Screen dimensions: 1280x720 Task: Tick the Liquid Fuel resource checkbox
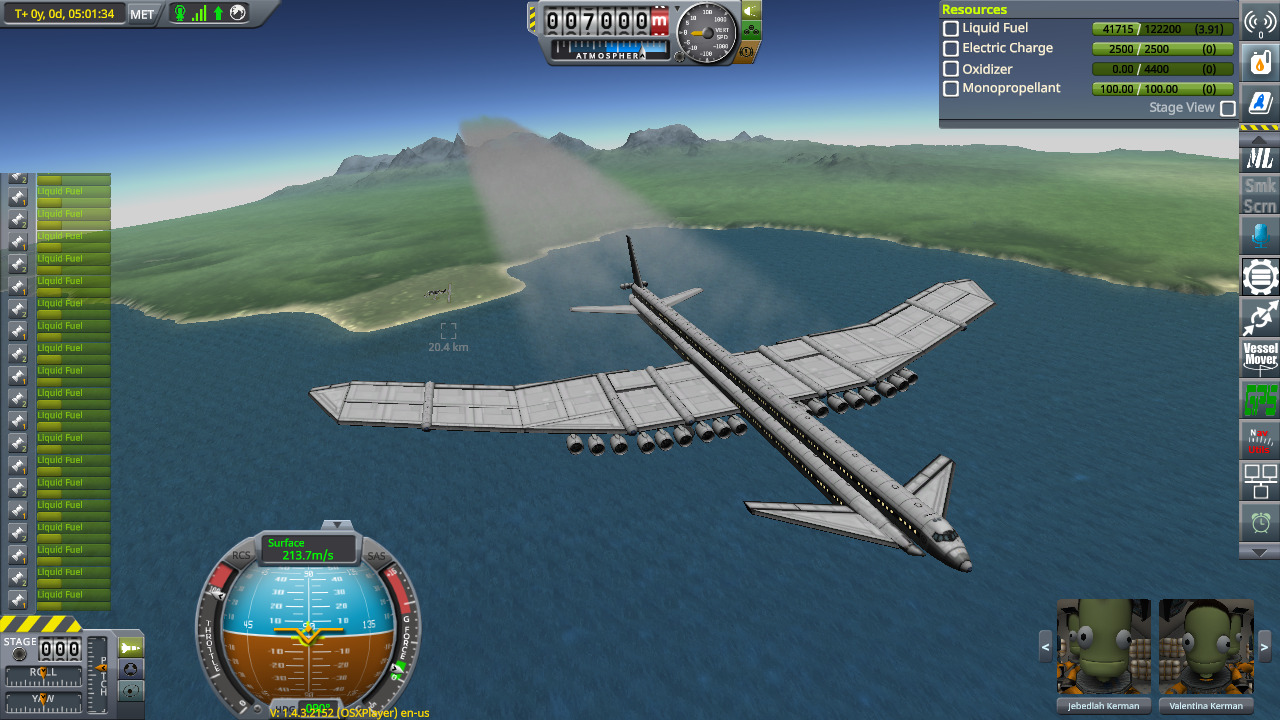pyautogui.click(x=951, y=29)
